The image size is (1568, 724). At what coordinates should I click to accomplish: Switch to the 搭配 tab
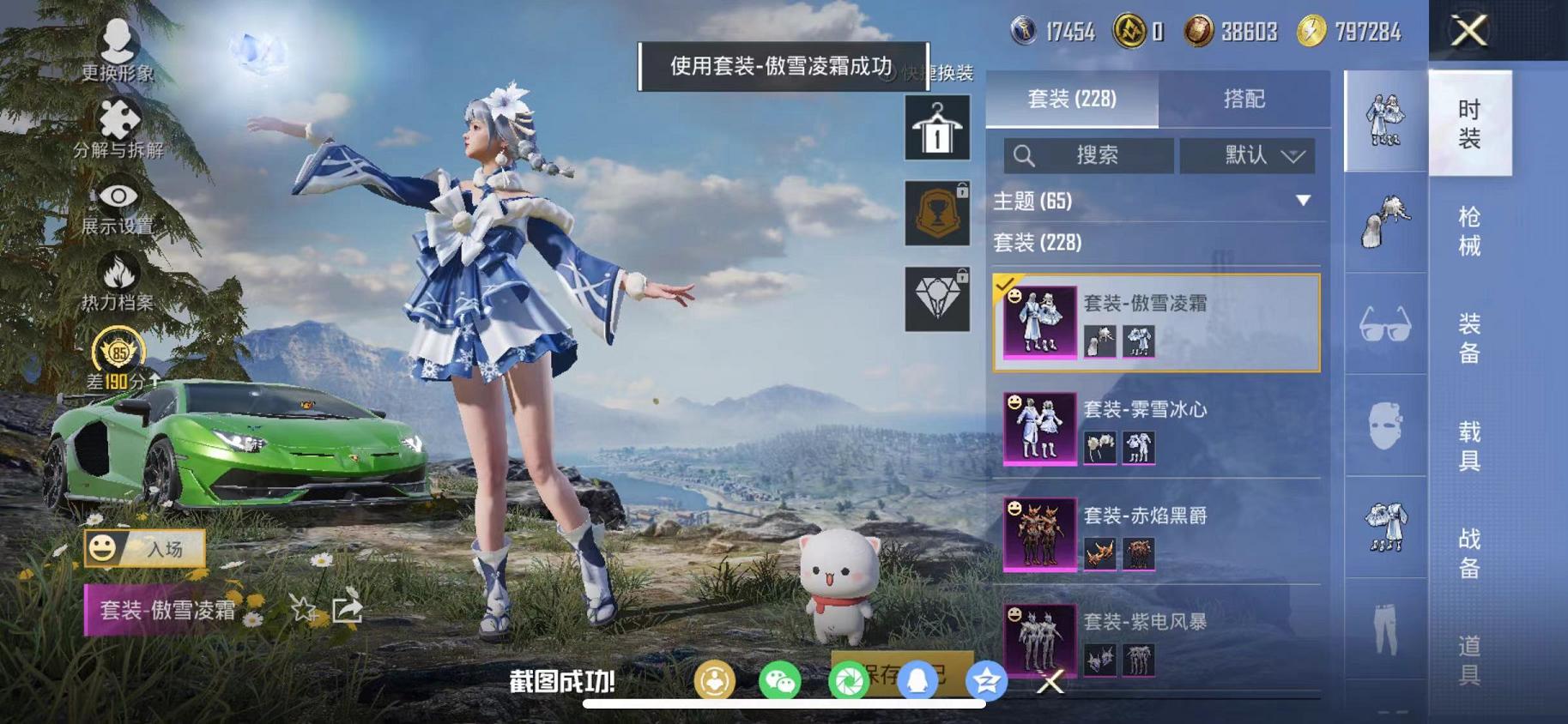1246,100
